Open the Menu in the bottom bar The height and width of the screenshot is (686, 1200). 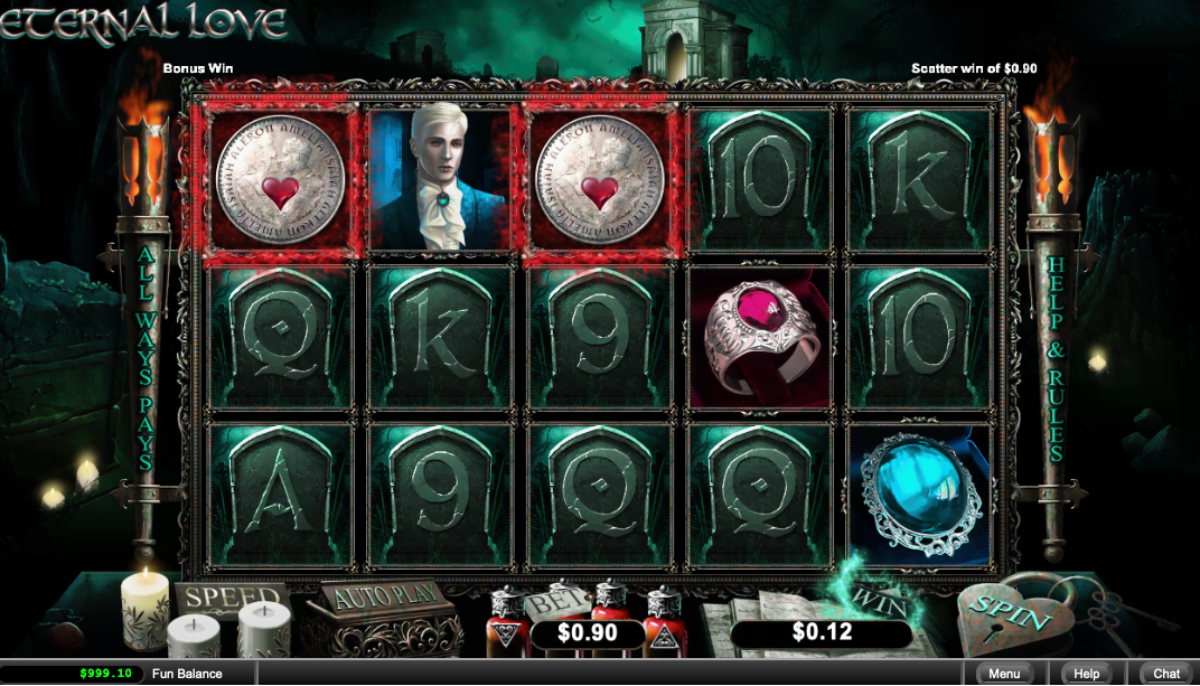point(1005,674)
